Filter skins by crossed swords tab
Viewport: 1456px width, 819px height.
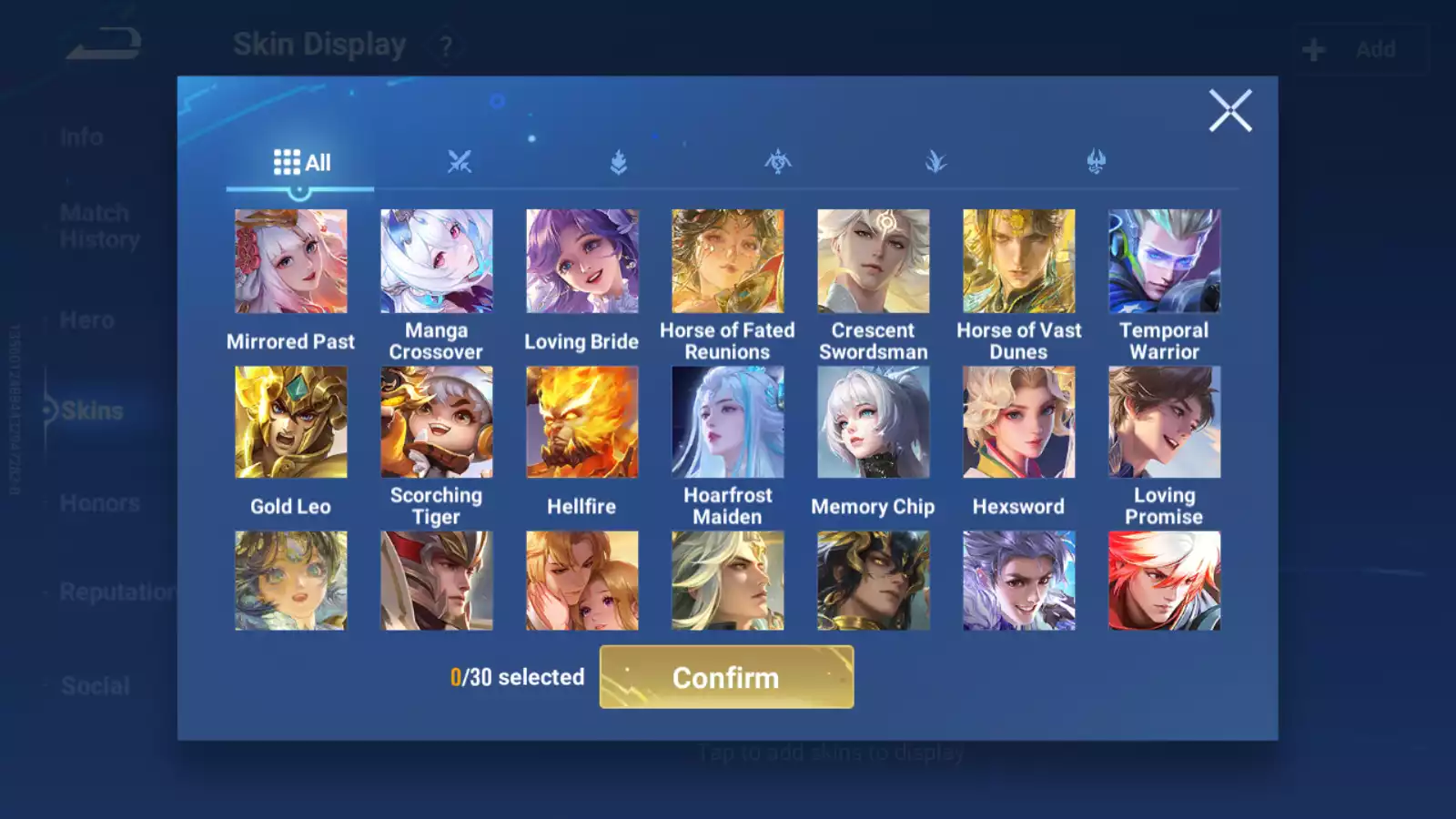pyautogui.click(x=460, y=163)
